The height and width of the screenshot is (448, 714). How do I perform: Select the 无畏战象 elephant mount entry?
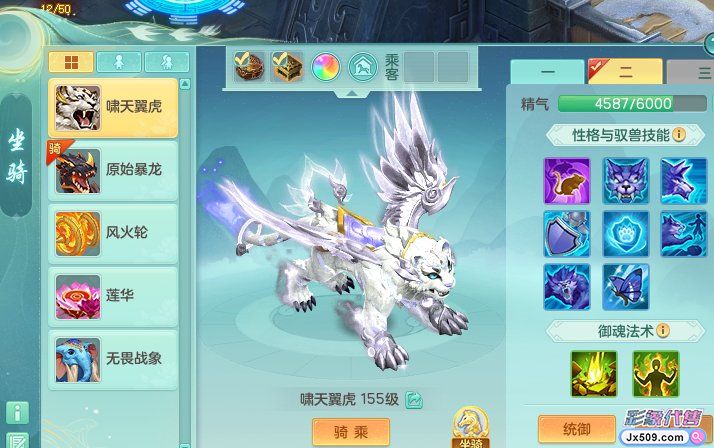click(x=113, y=358)
